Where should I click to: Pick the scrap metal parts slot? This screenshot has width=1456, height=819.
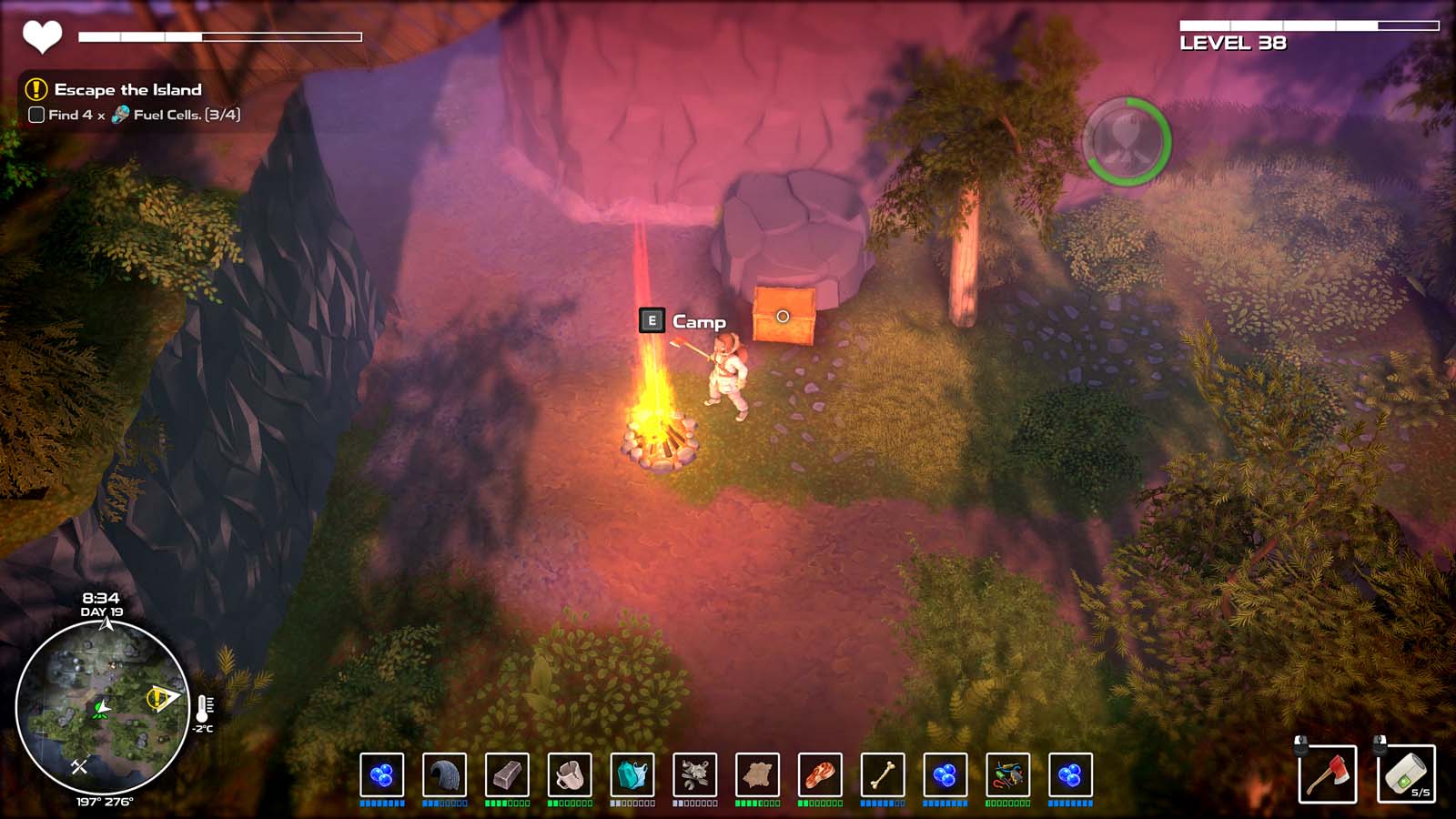pos(695,775)
